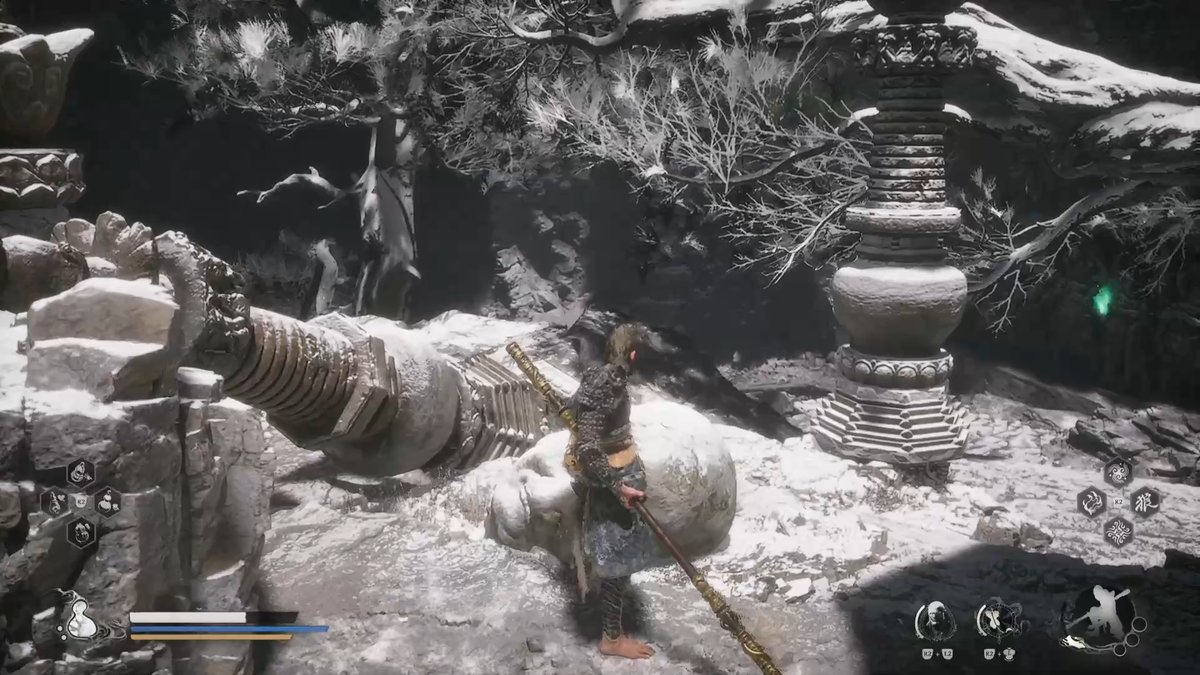Use the knot pattern spell in the bottom hexagon
Image resolution: width=1200 pixels, height=675 pixels.
pos(1118,530)
